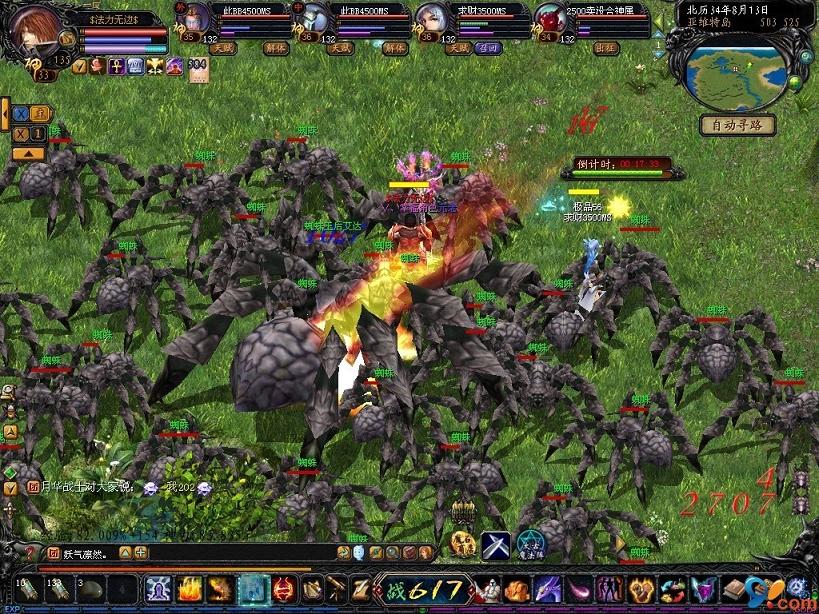819x614 pixels.
Task: Select the red demon pet portrait
Action: tap(548, 20)
